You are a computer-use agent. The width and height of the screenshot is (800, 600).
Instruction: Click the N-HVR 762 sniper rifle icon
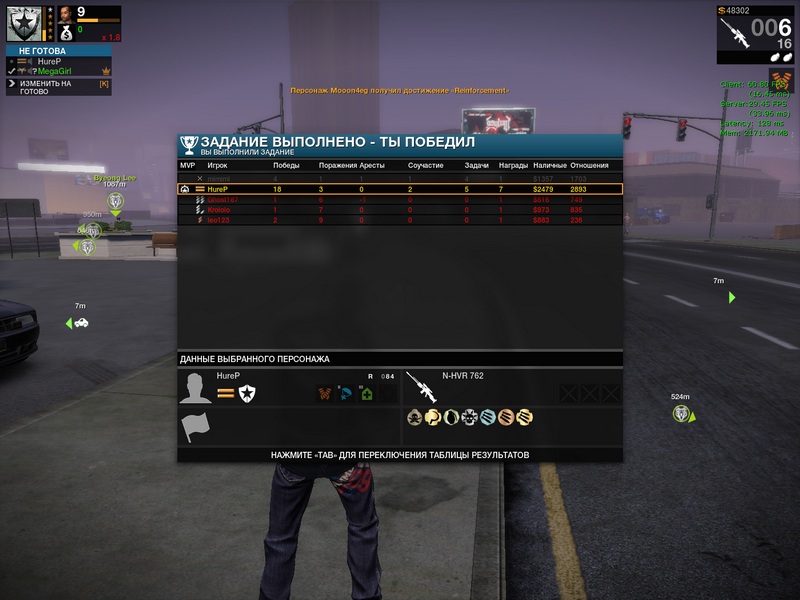[x=421, y=387]
